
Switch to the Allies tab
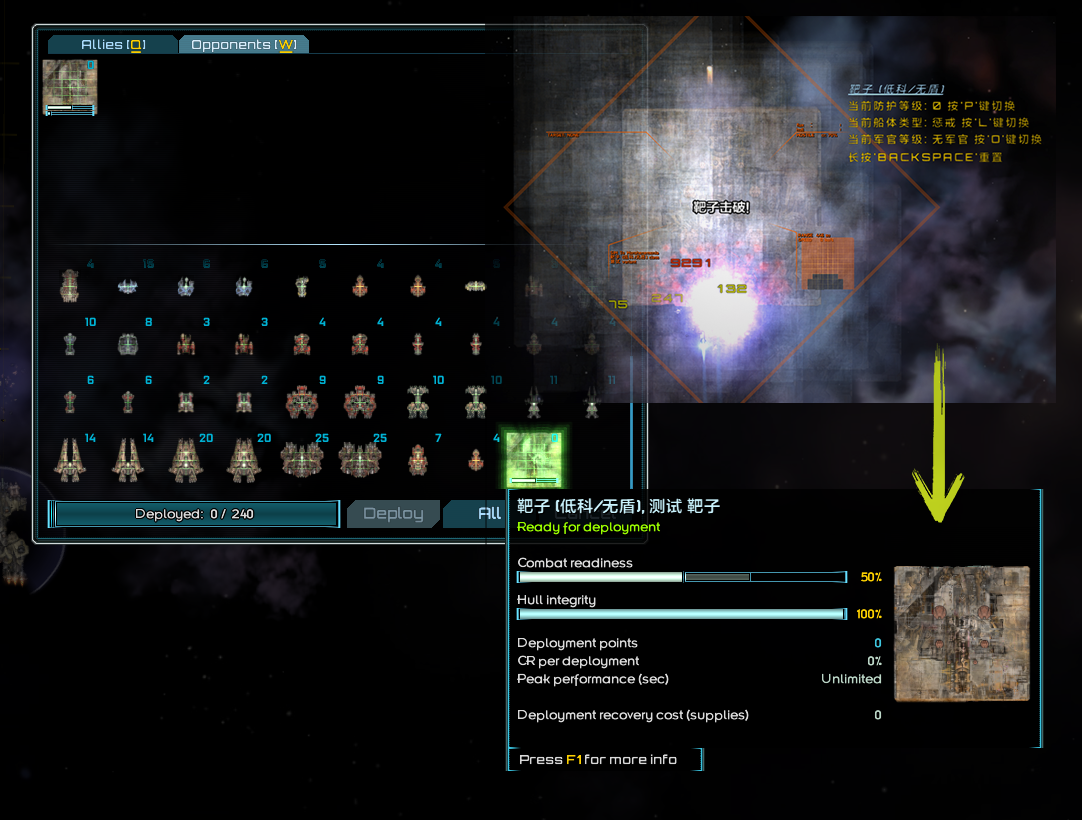pos(113,45)
